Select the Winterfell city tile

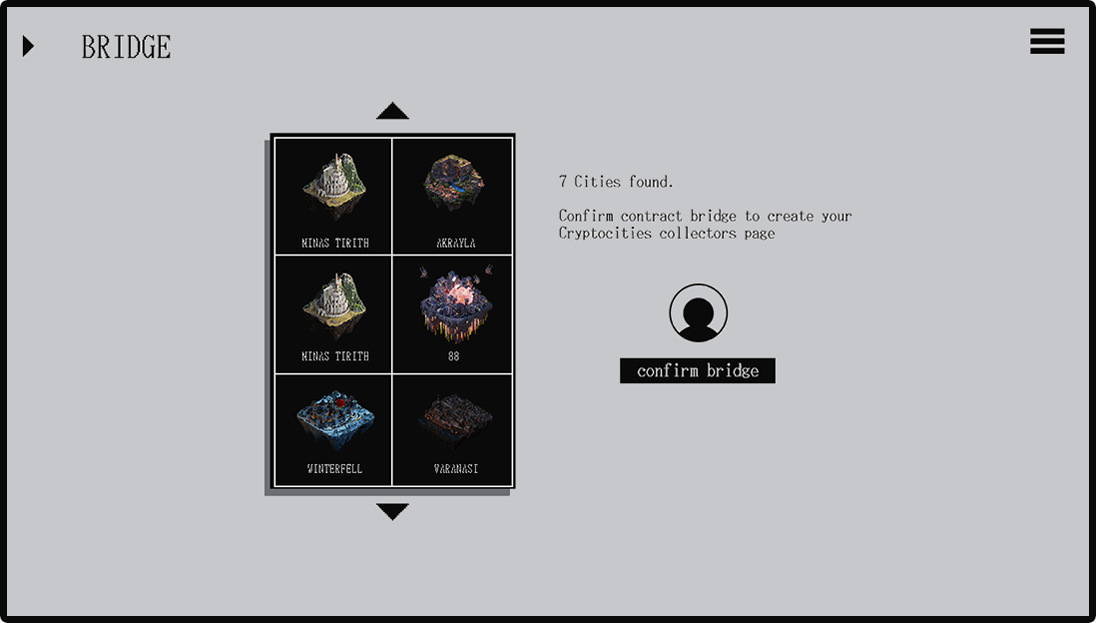point(334,430)
